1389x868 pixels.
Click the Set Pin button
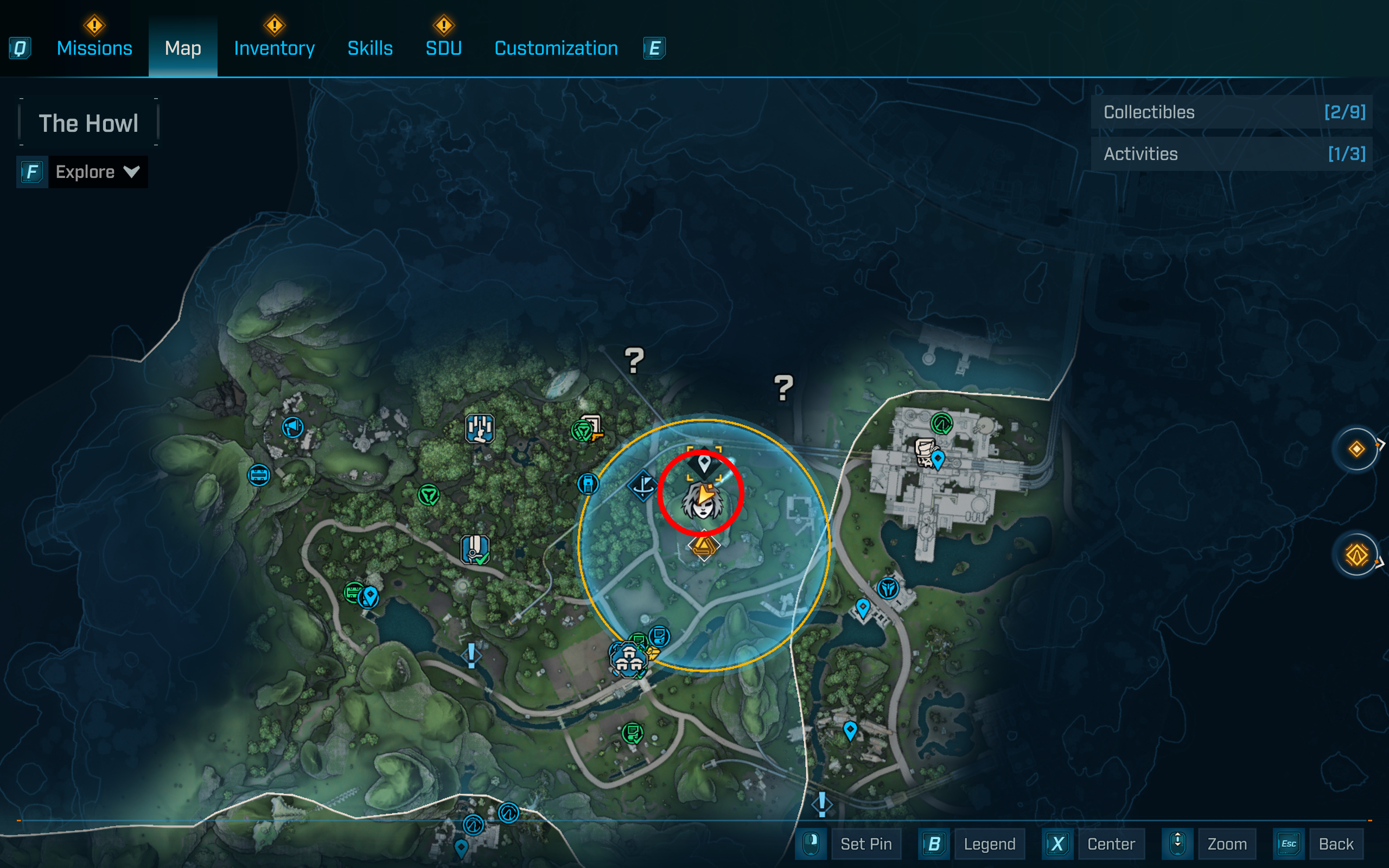(865, 844)
